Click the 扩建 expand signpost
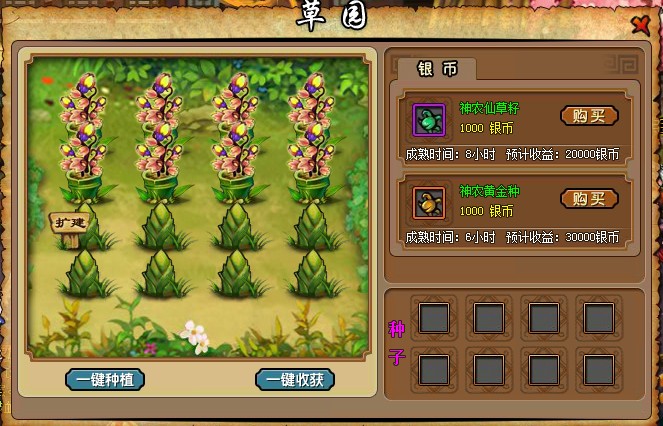This screenshot has width=663, height=426. pos(70,222)
